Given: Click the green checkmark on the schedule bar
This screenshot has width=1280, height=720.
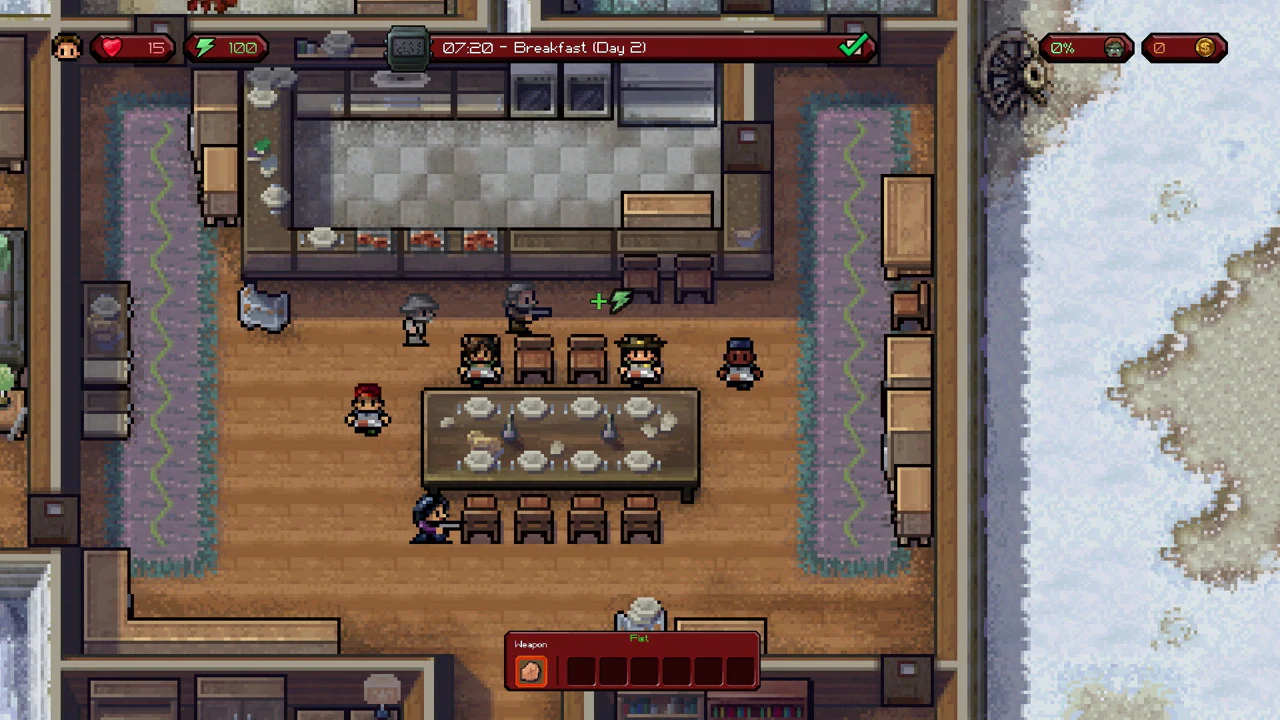Looking at the screenshot, I should point(855,46).
